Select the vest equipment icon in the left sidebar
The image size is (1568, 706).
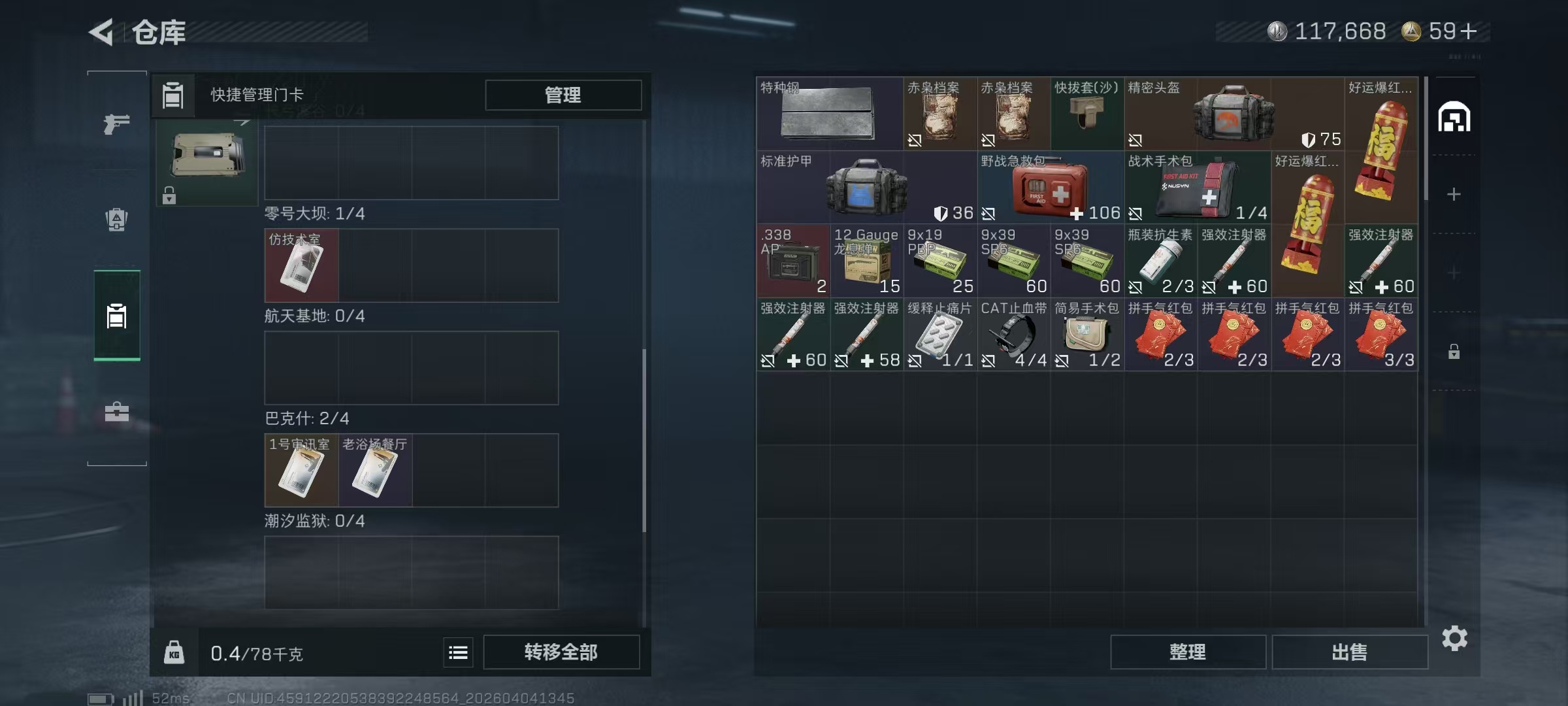[116, 218]
